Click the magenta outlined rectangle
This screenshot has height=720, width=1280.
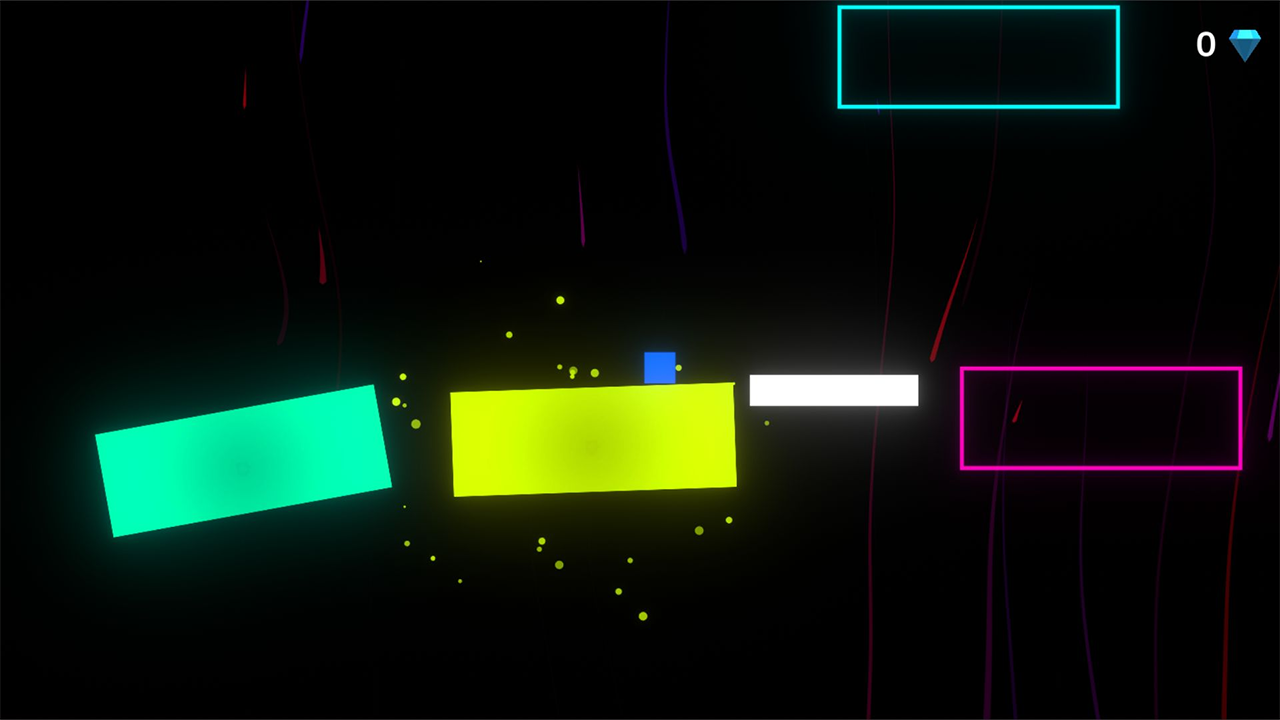pos(1100,416)
